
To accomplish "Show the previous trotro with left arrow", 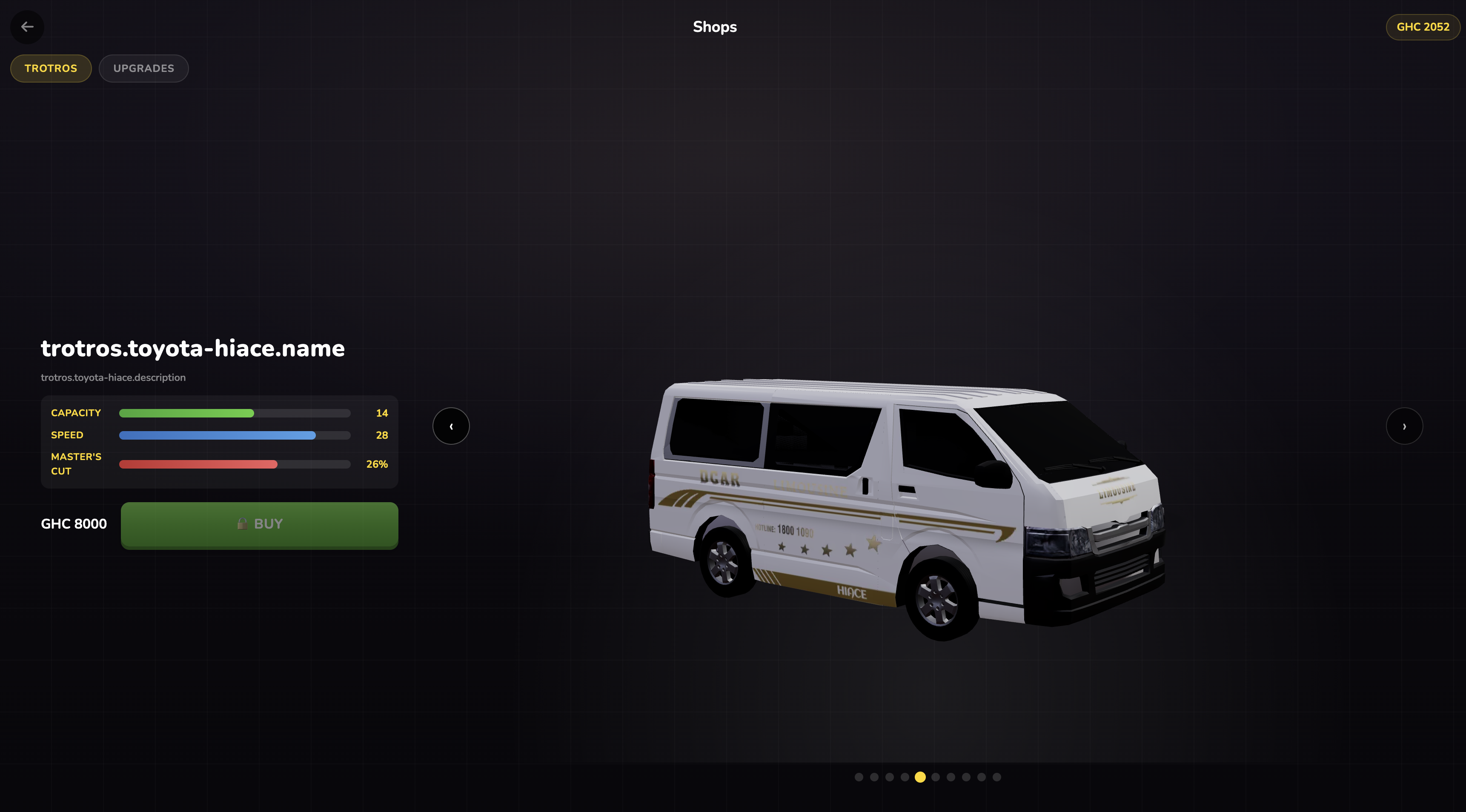I will click(451, 426).
